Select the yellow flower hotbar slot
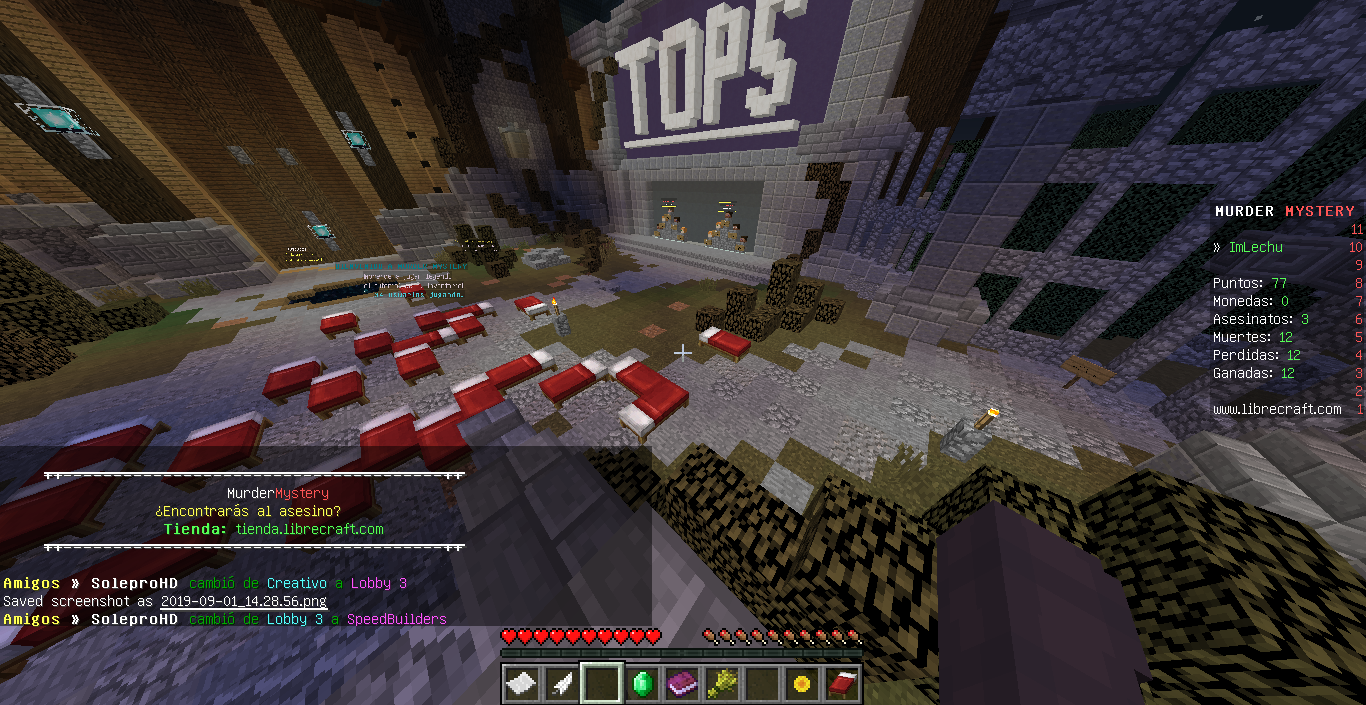Screen dimensions: 1366x705 (x=802, y=684)
